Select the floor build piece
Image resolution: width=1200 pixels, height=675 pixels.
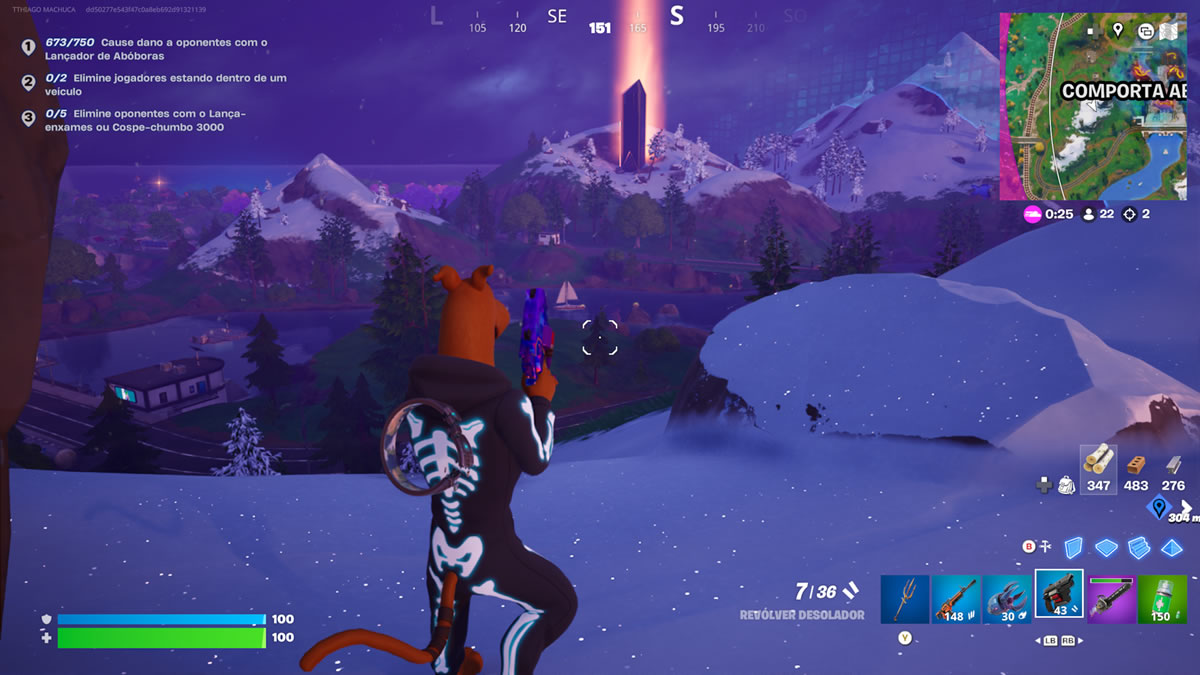click(1106, 547)
